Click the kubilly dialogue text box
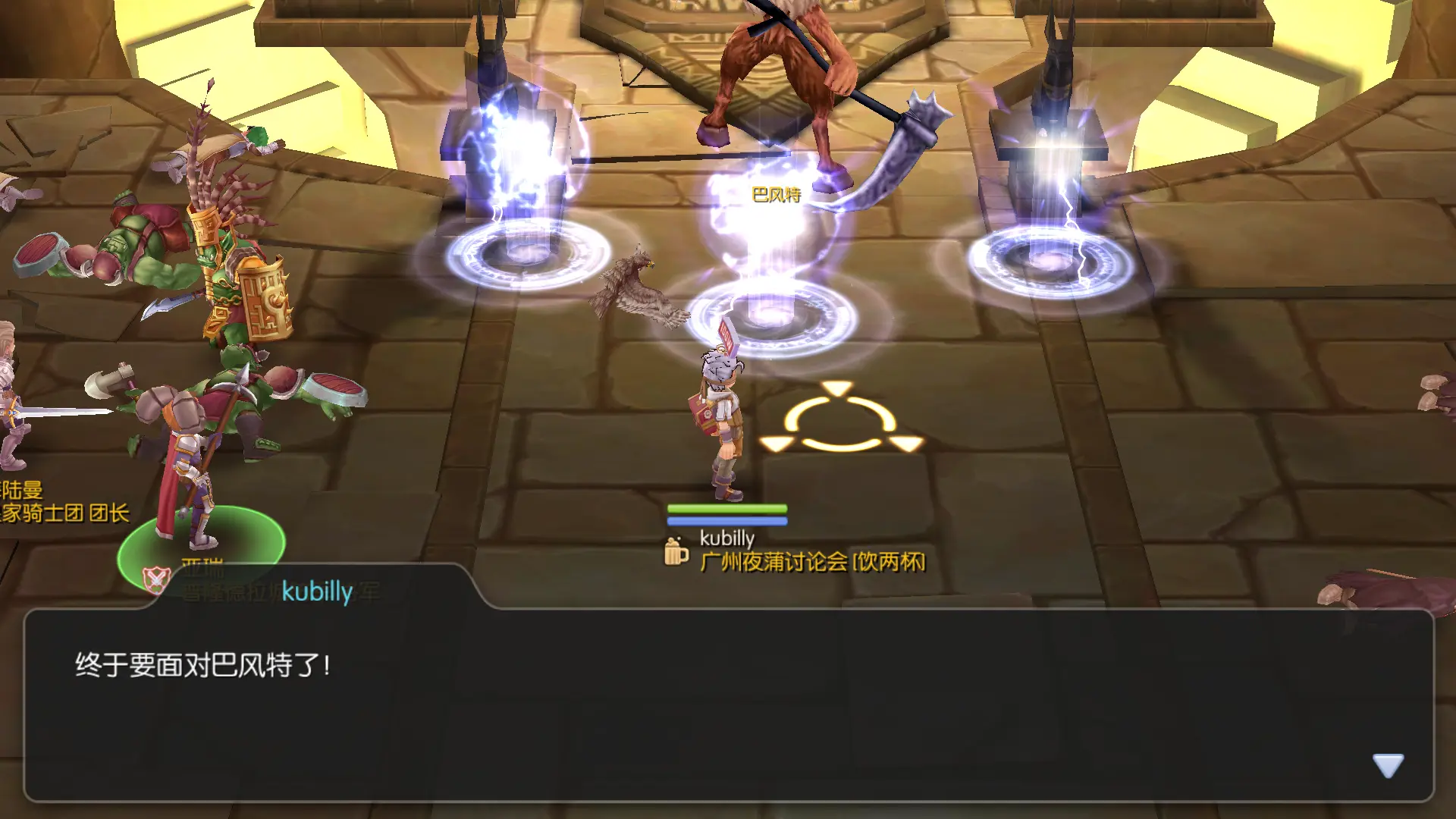The height and width of the screenshot is (819, 1456). (728, 705)
